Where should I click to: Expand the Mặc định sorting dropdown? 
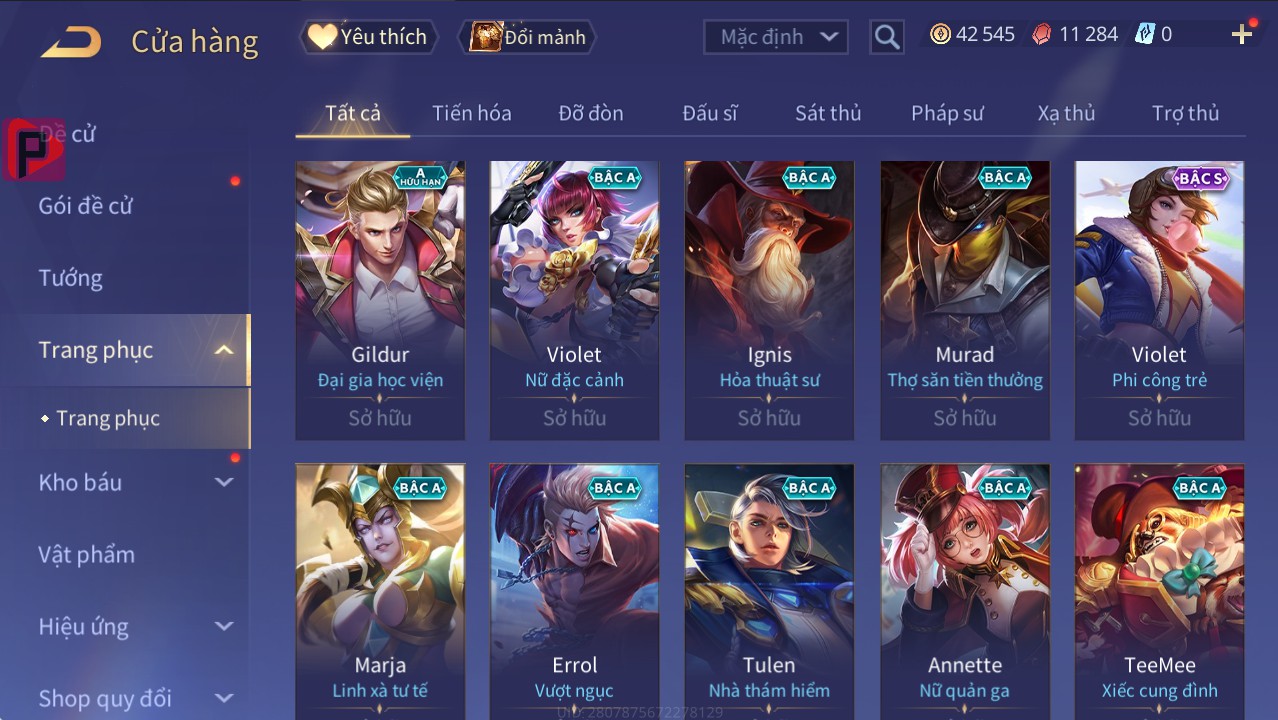pyautogui.click(x=776, y=37)
